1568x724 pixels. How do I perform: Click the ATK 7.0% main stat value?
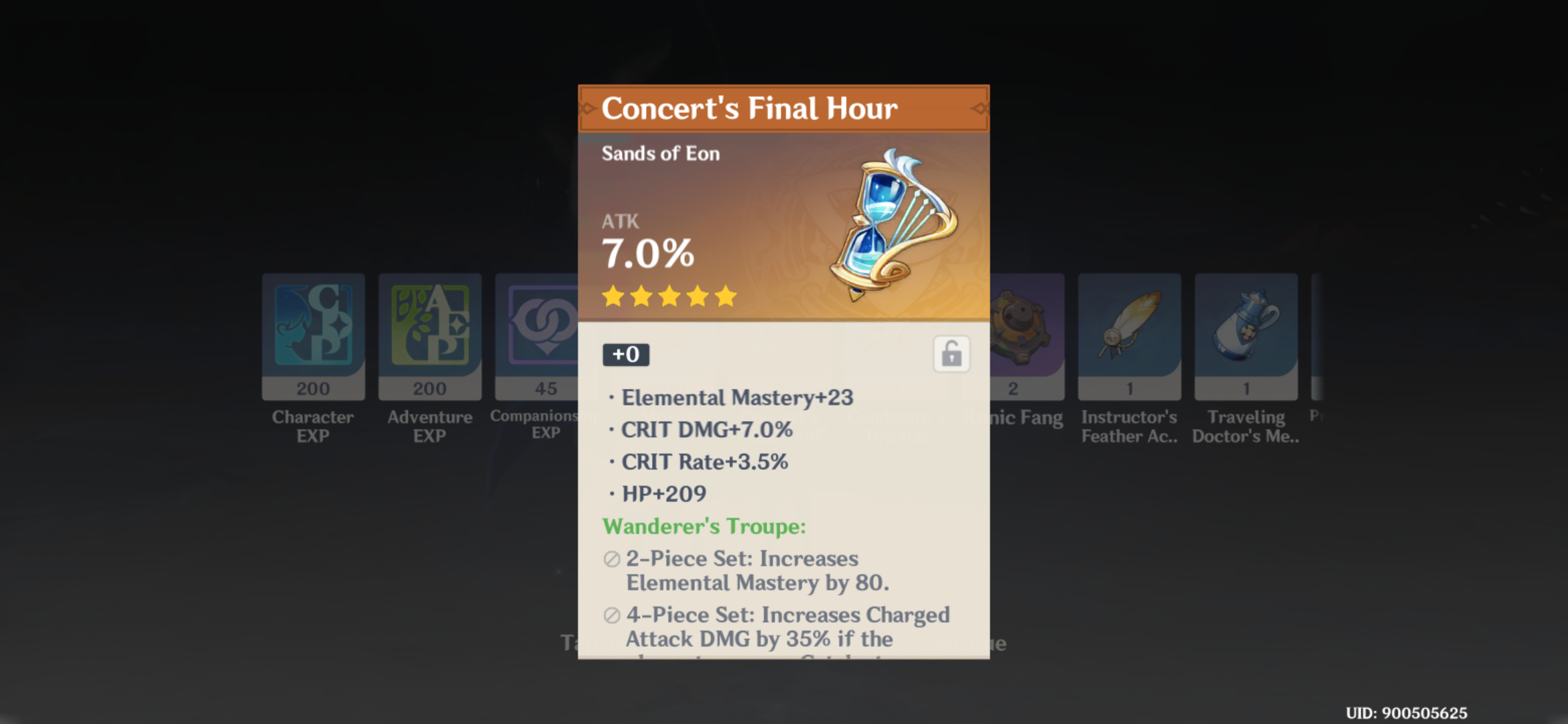tap(648, 253)
